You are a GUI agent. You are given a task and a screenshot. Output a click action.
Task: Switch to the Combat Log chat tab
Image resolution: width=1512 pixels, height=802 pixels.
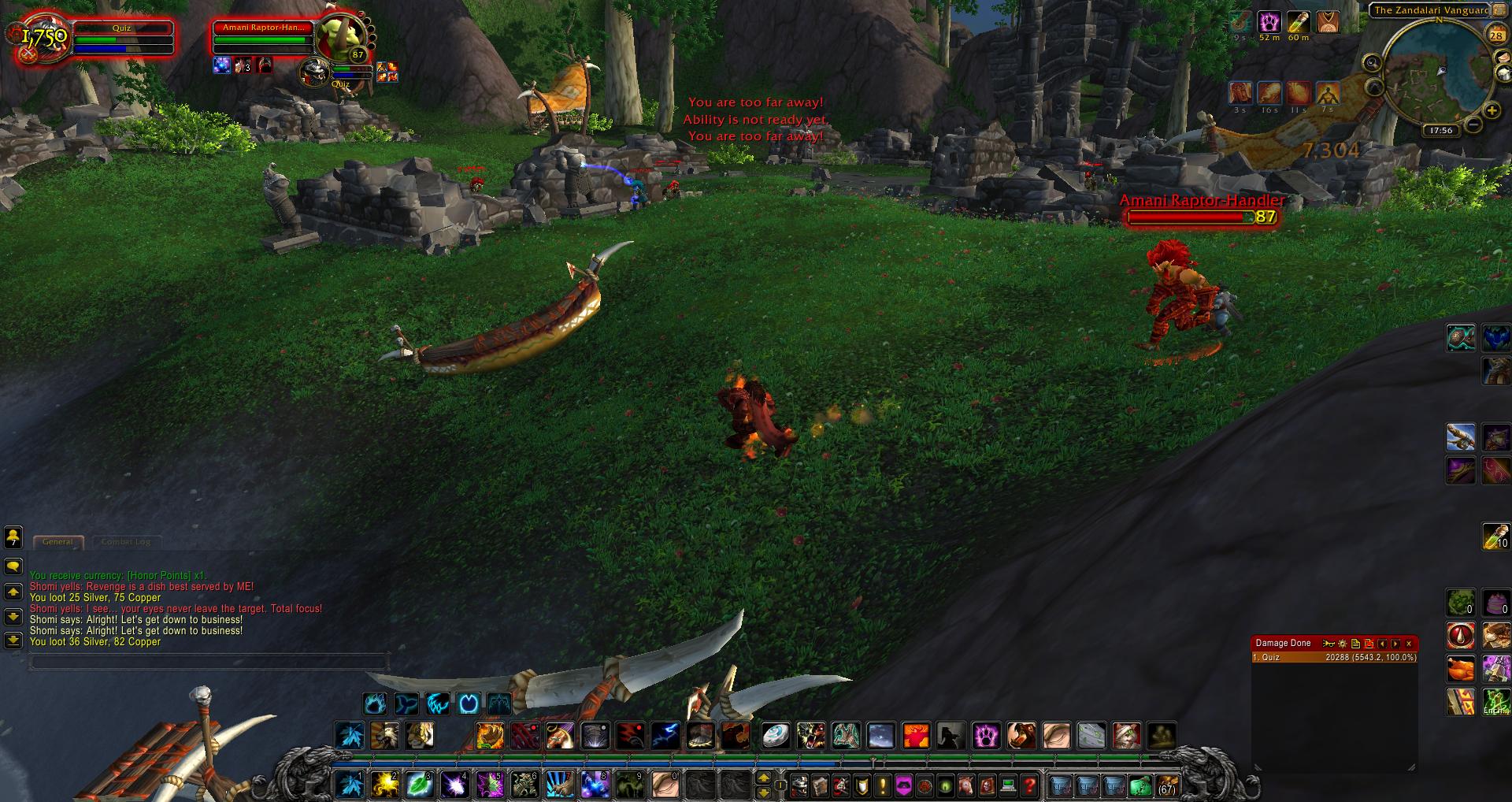click(x=126, y=542)
